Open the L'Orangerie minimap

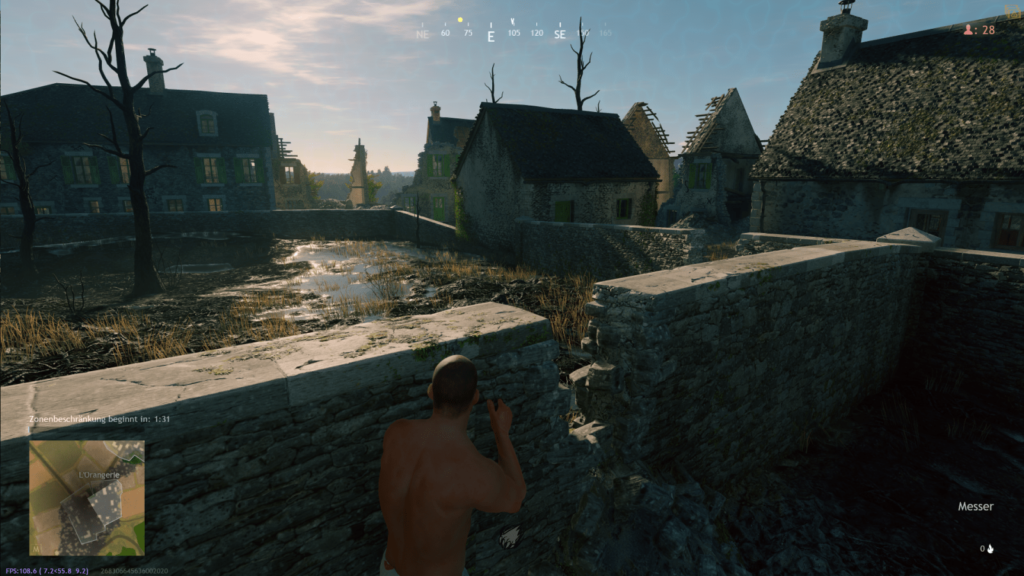click(x=86, y=498)
